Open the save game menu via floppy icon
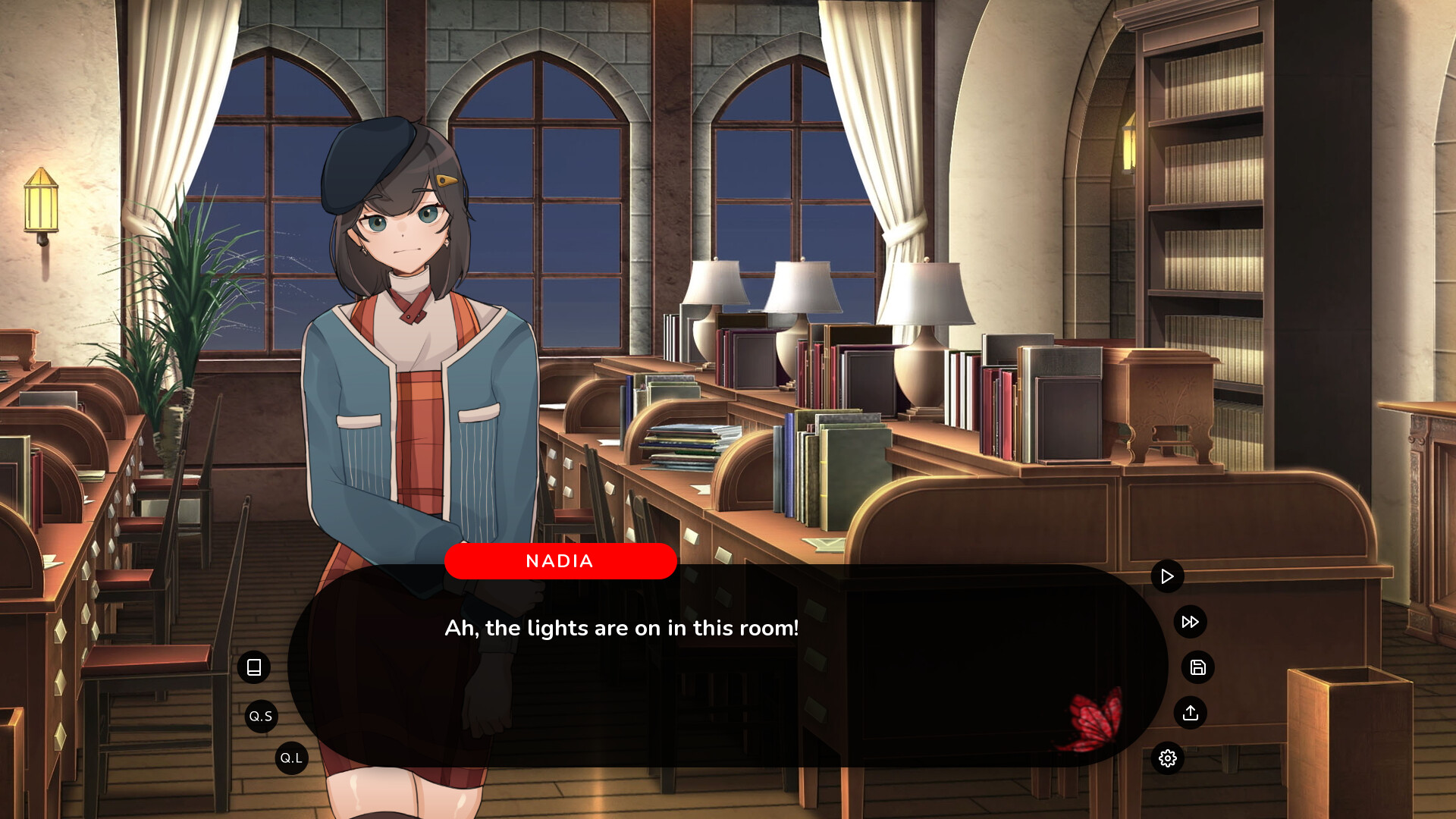 pos(1197,667)
